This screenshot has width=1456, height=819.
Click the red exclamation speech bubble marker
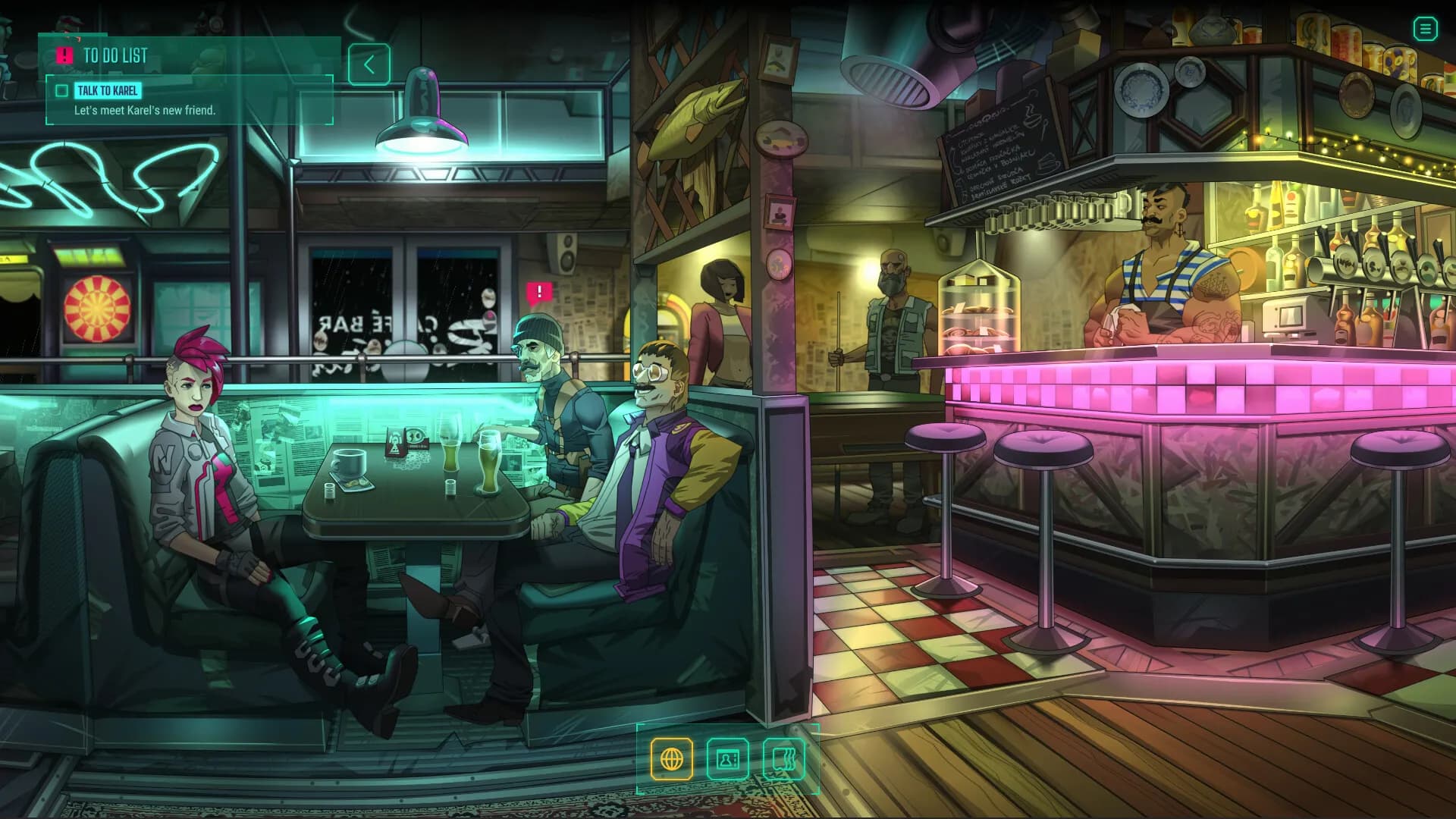pos(539,292)
